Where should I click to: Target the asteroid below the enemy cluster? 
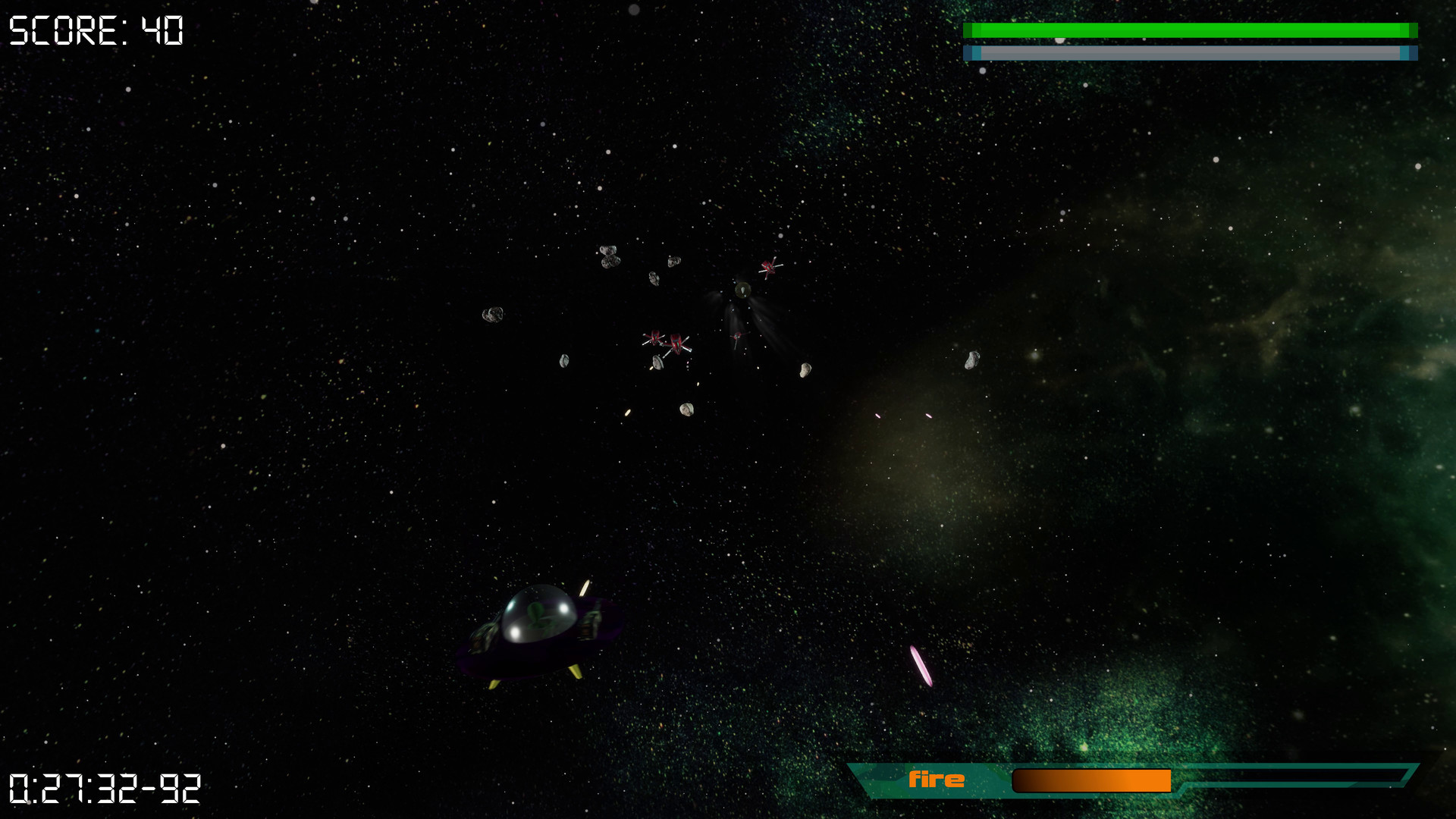coord(686,409)
